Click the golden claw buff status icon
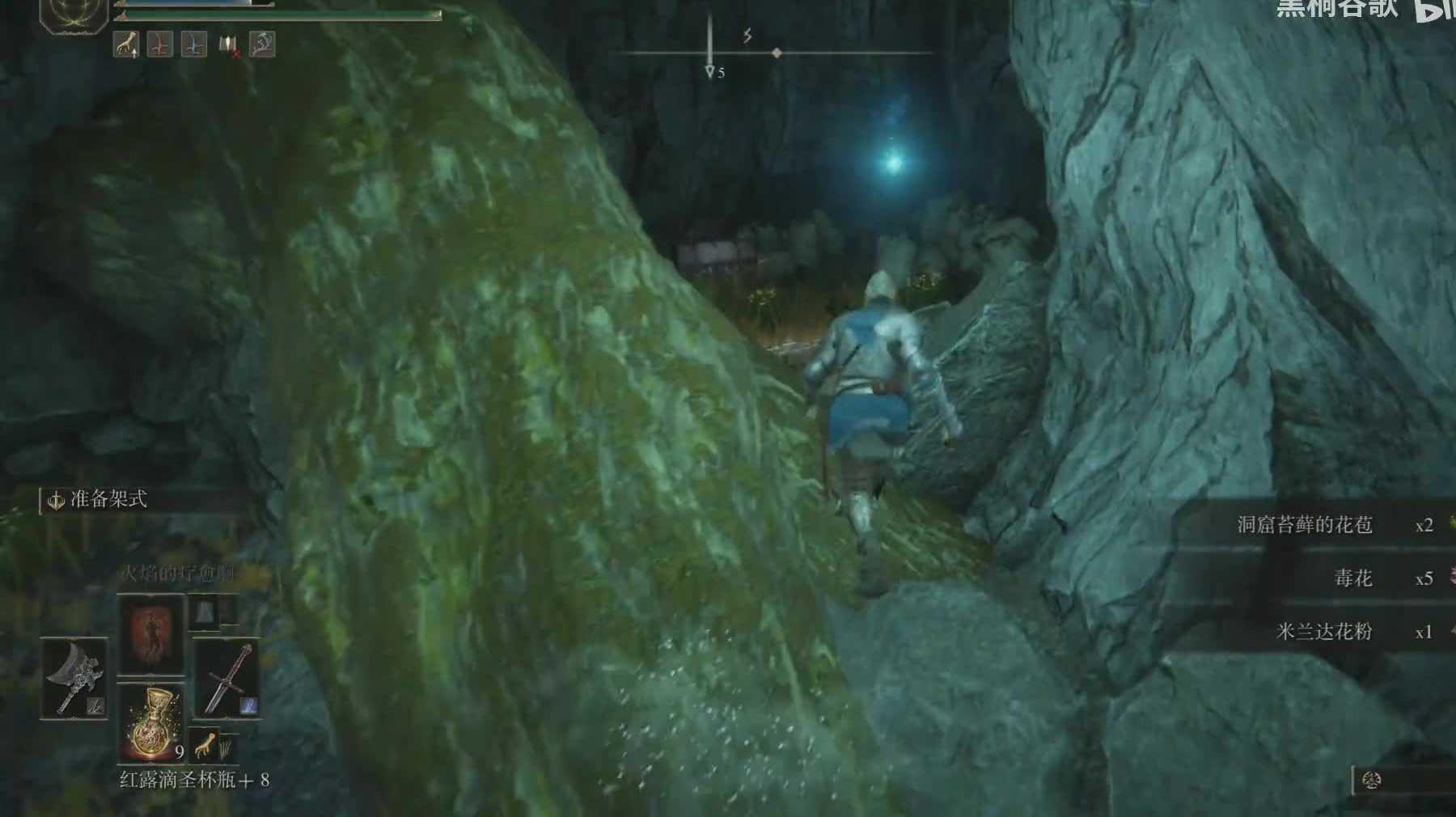Screen dimensions: 1456x817 125,44
